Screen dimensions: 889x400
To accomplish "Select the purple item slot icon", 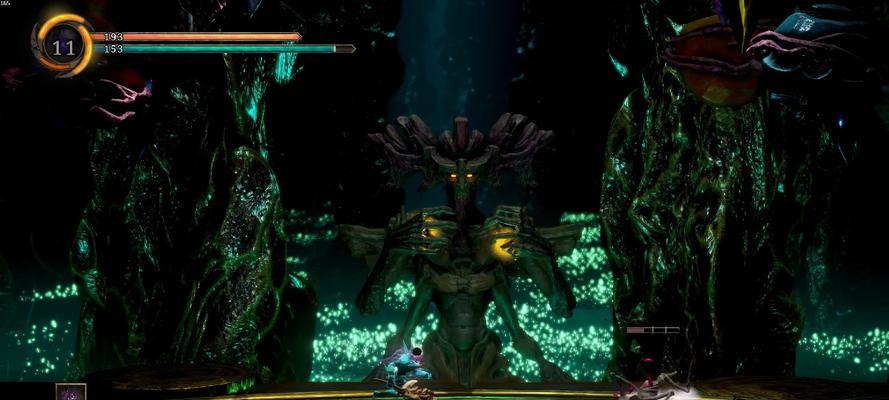I will (71, 392).
